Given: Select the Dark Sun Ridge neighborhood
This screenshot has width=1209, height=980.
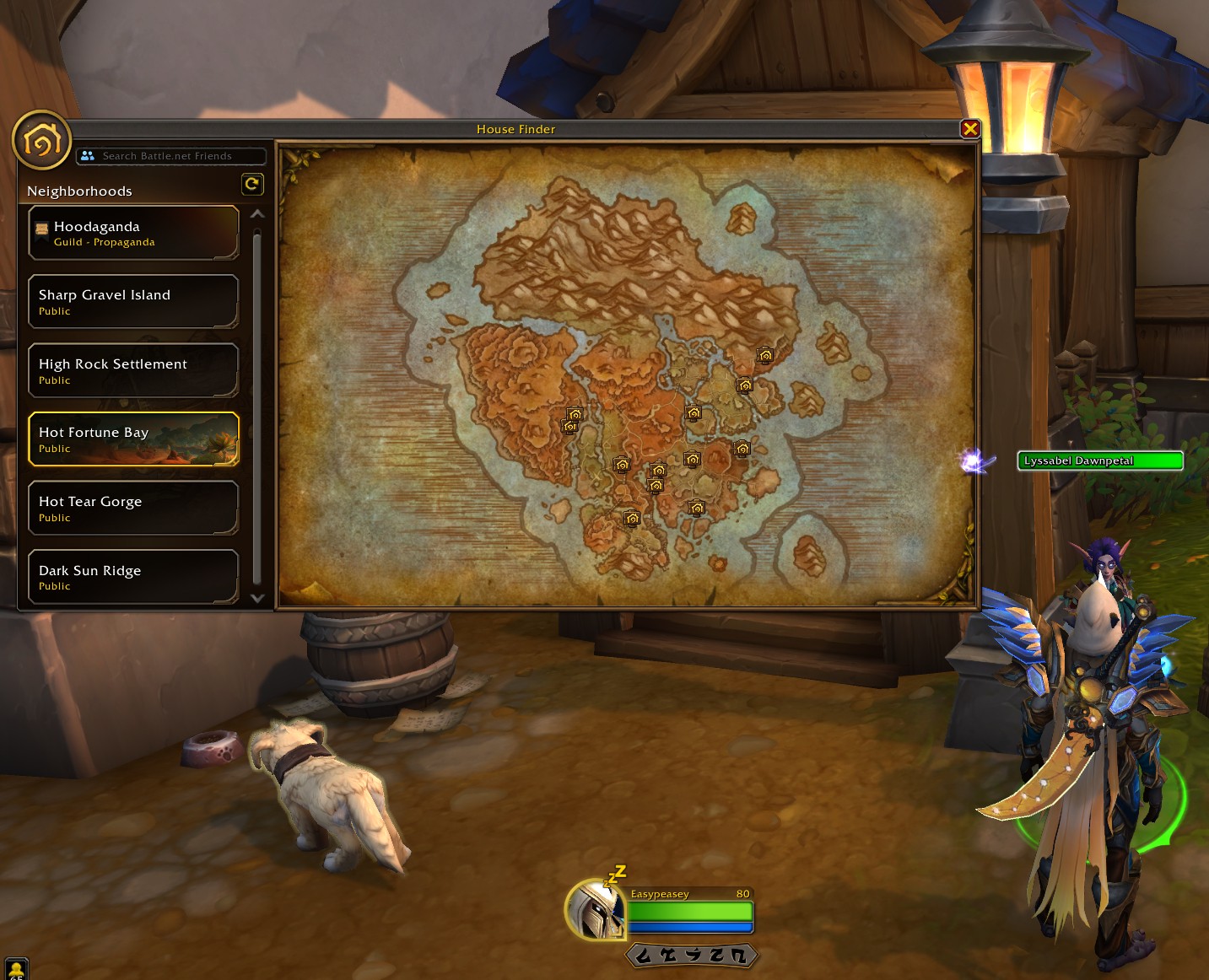Looking at the screenshot, I should 133,578.
